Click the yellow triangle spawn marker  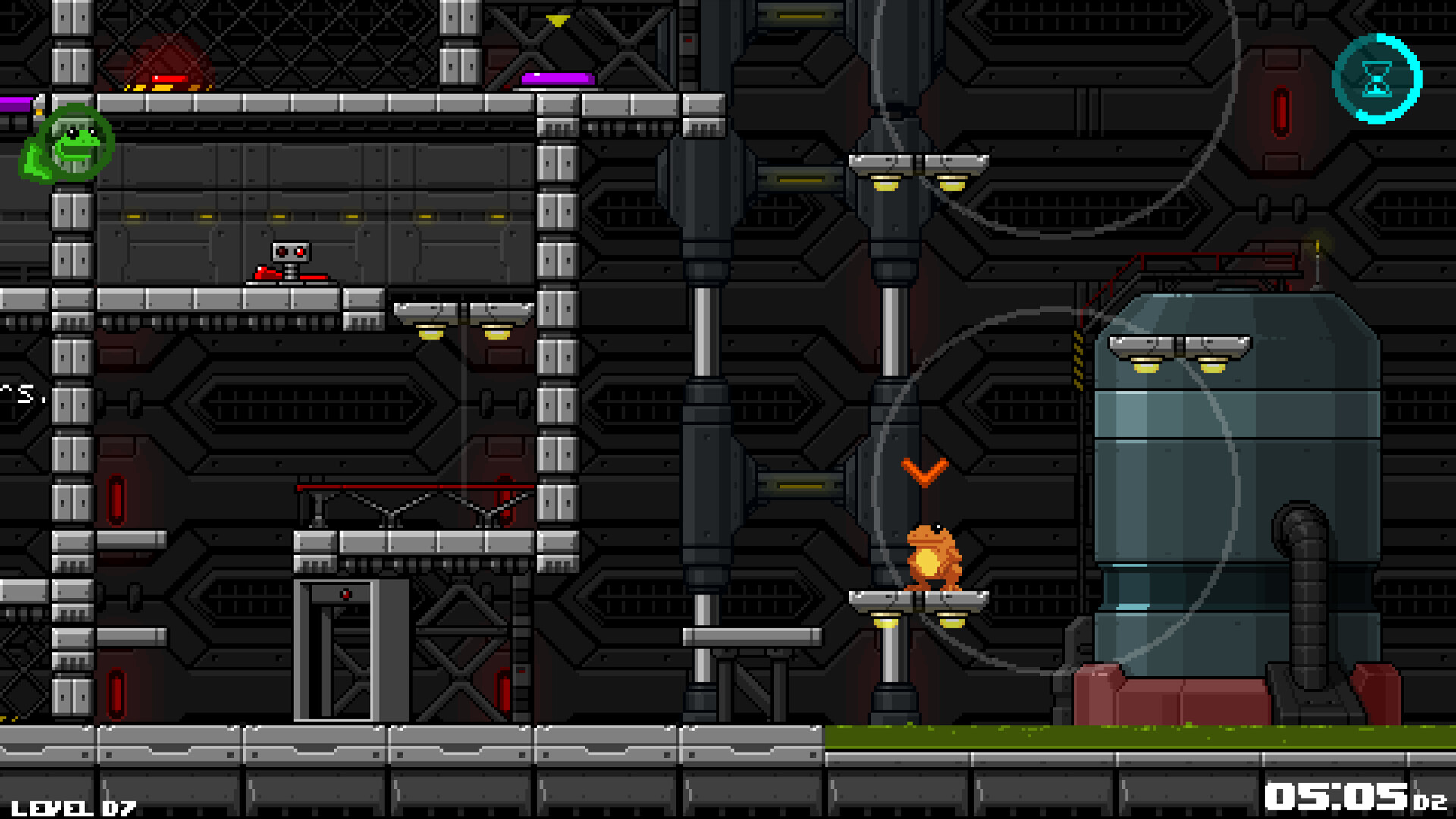click(558, 20)
